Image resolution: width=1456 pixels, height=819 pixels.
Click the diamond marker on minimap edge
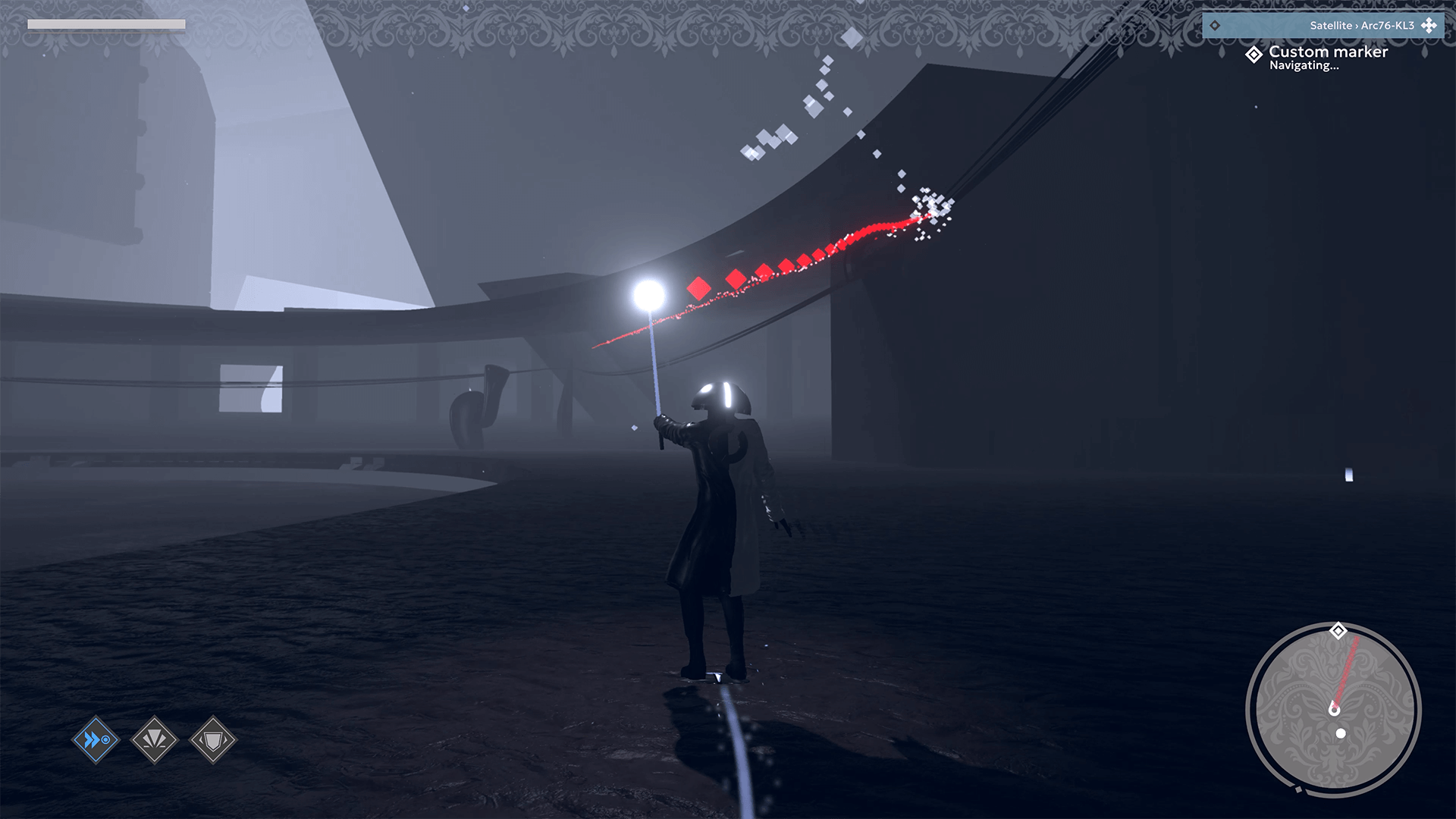(1338, 631)
